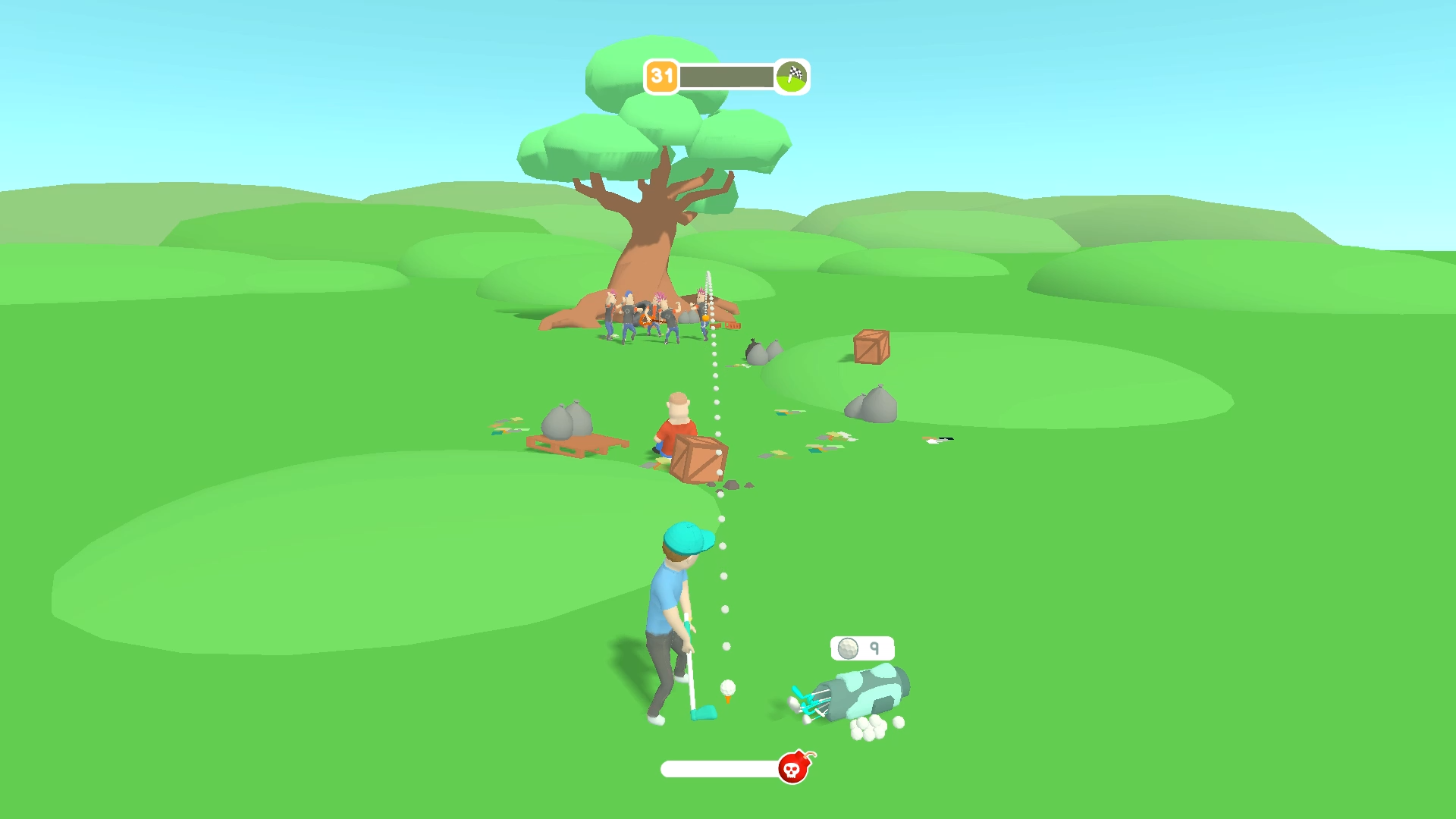Click the ball count display showing 9
The image size is (1456, 819).
(x=861, y=648)
